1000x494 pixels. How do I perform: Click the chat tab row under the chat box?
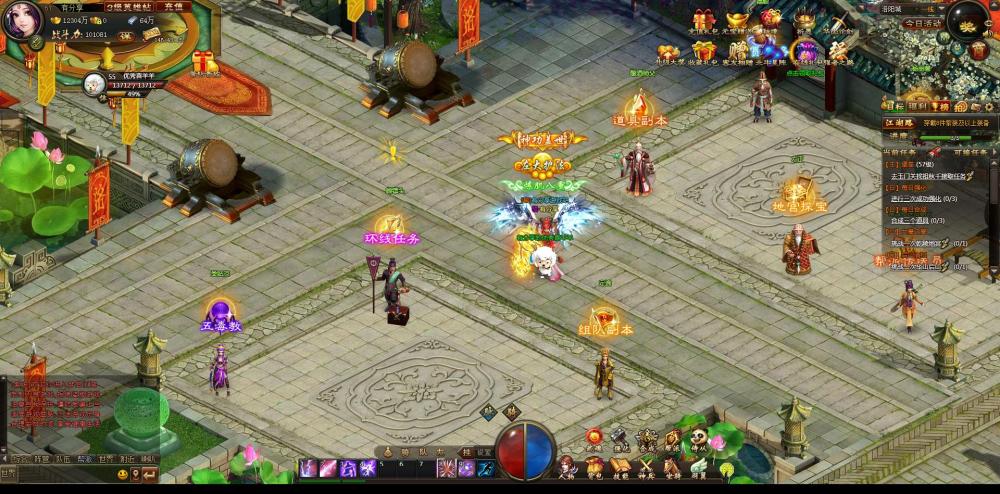click(80, 458)
